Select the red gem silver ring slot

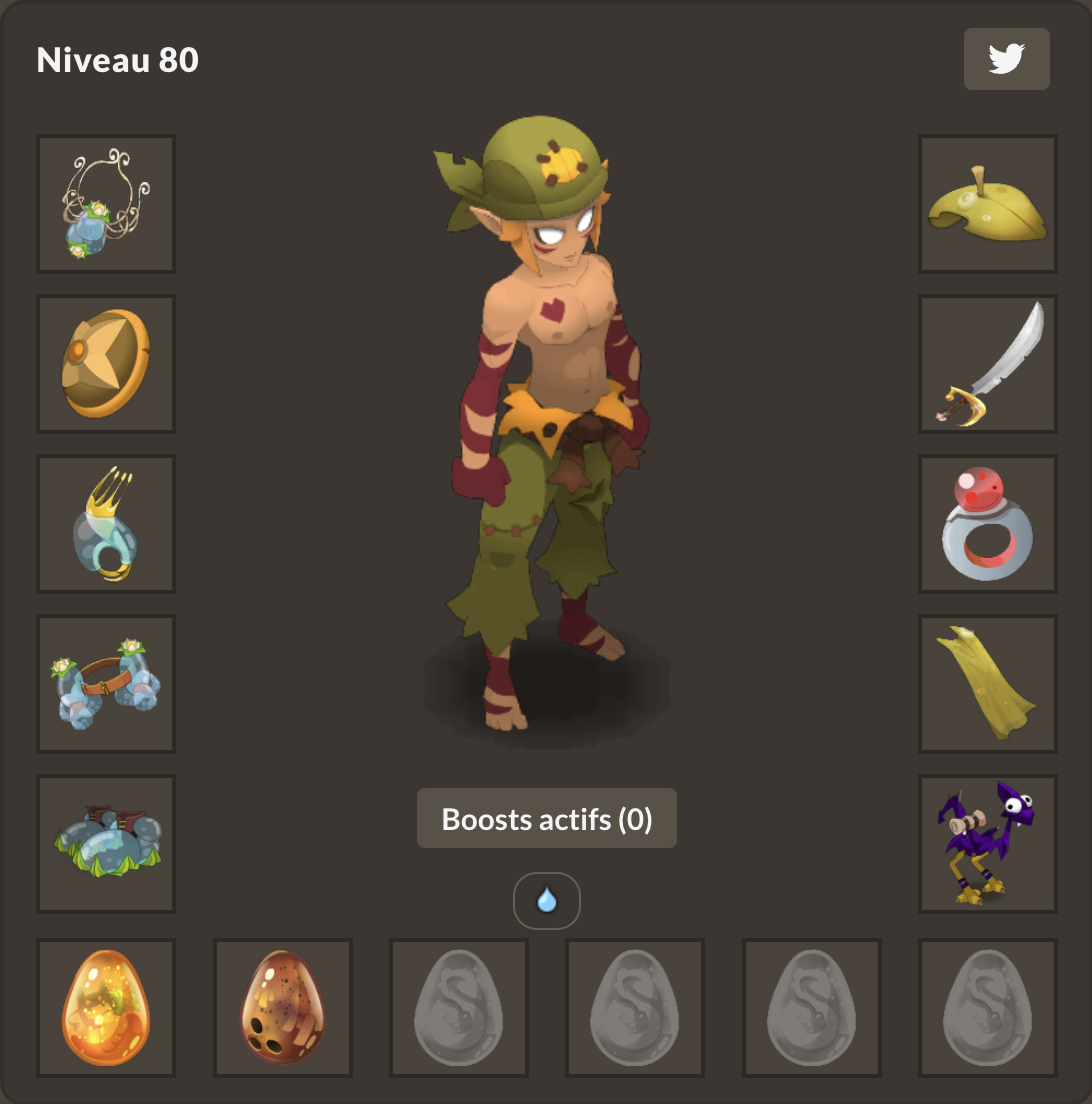point(987,524)
